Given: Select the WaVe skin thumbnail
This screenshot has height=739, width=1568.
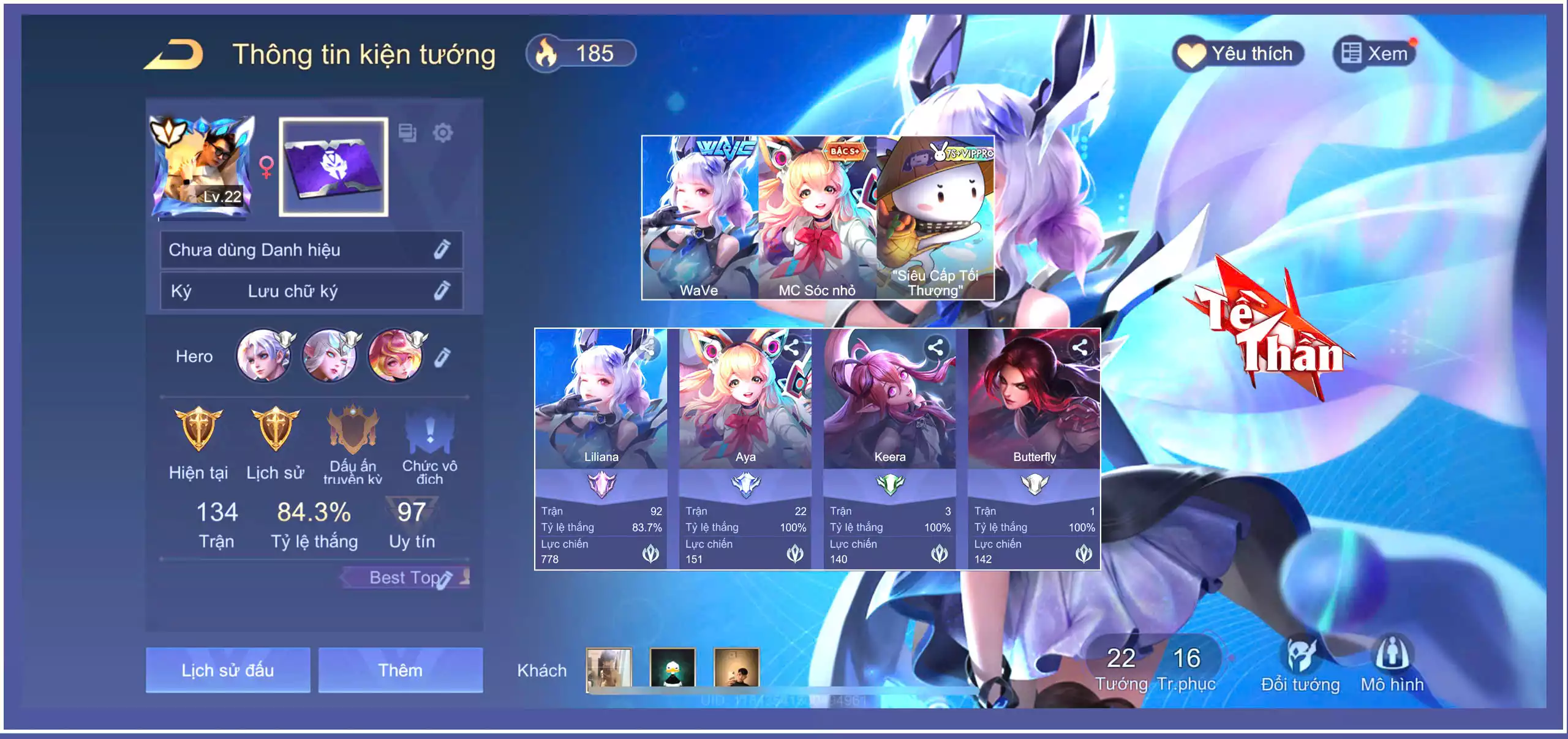Looking at the screenshot, I should tap(699, 217).
